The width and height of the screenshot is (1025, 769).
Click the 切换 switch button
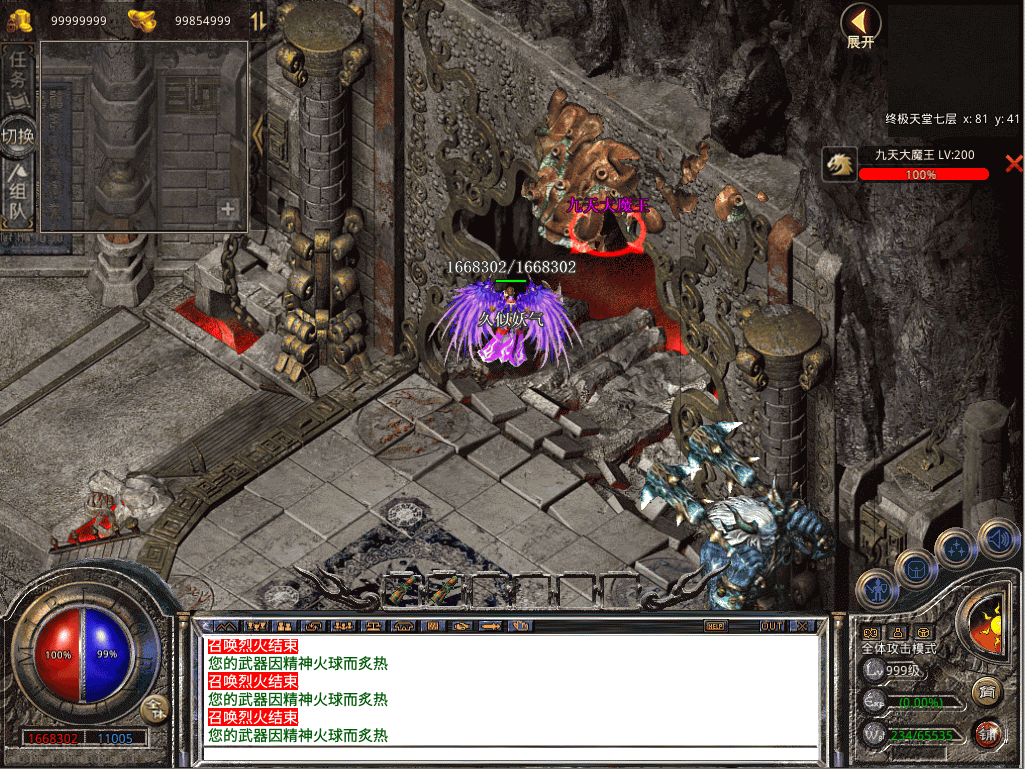(x=18, y=136)
